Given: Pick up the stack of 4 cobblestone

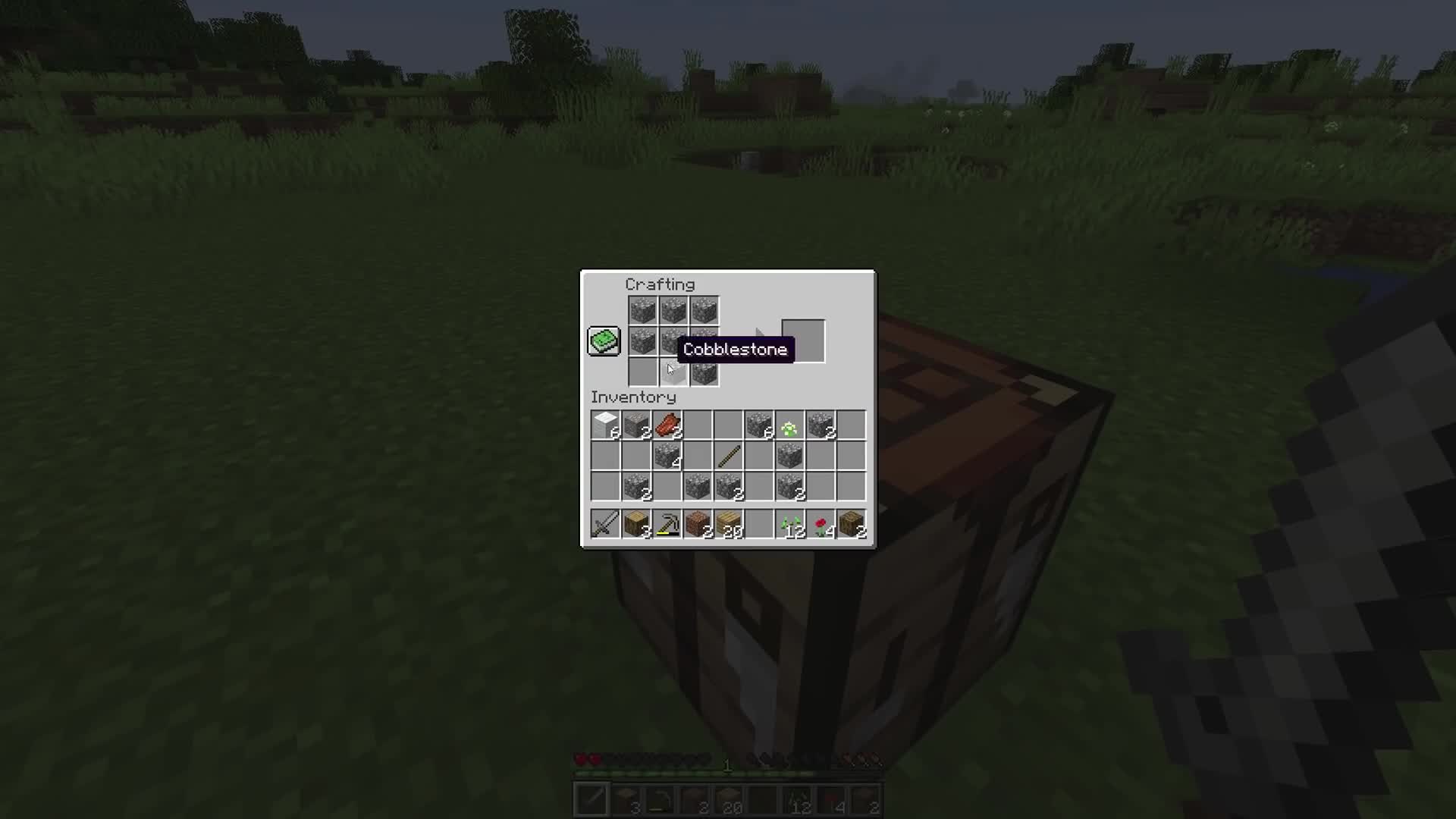Looking at the screenshot, I should click(667, 455).
